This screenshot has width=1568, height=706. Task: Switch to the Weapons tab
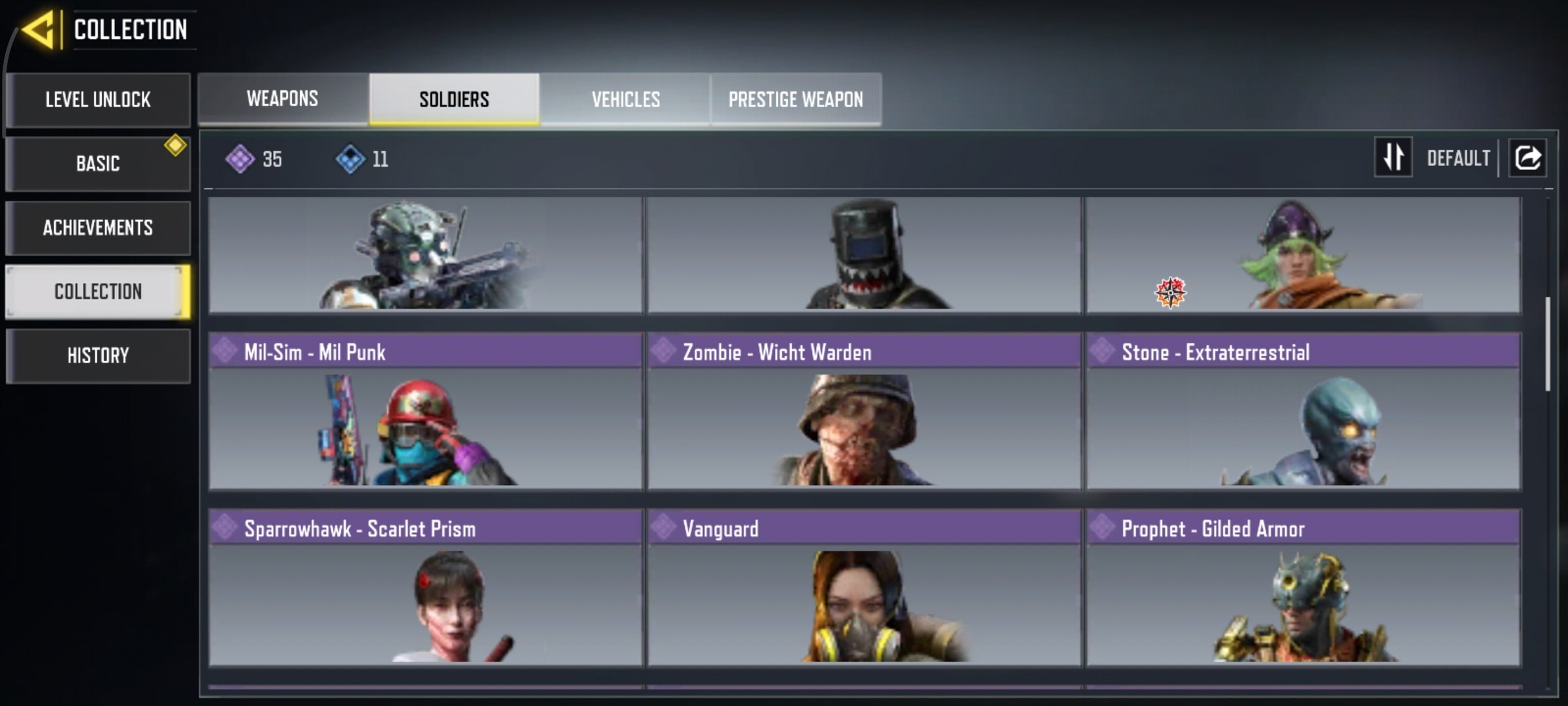click(x=283, y=99)
